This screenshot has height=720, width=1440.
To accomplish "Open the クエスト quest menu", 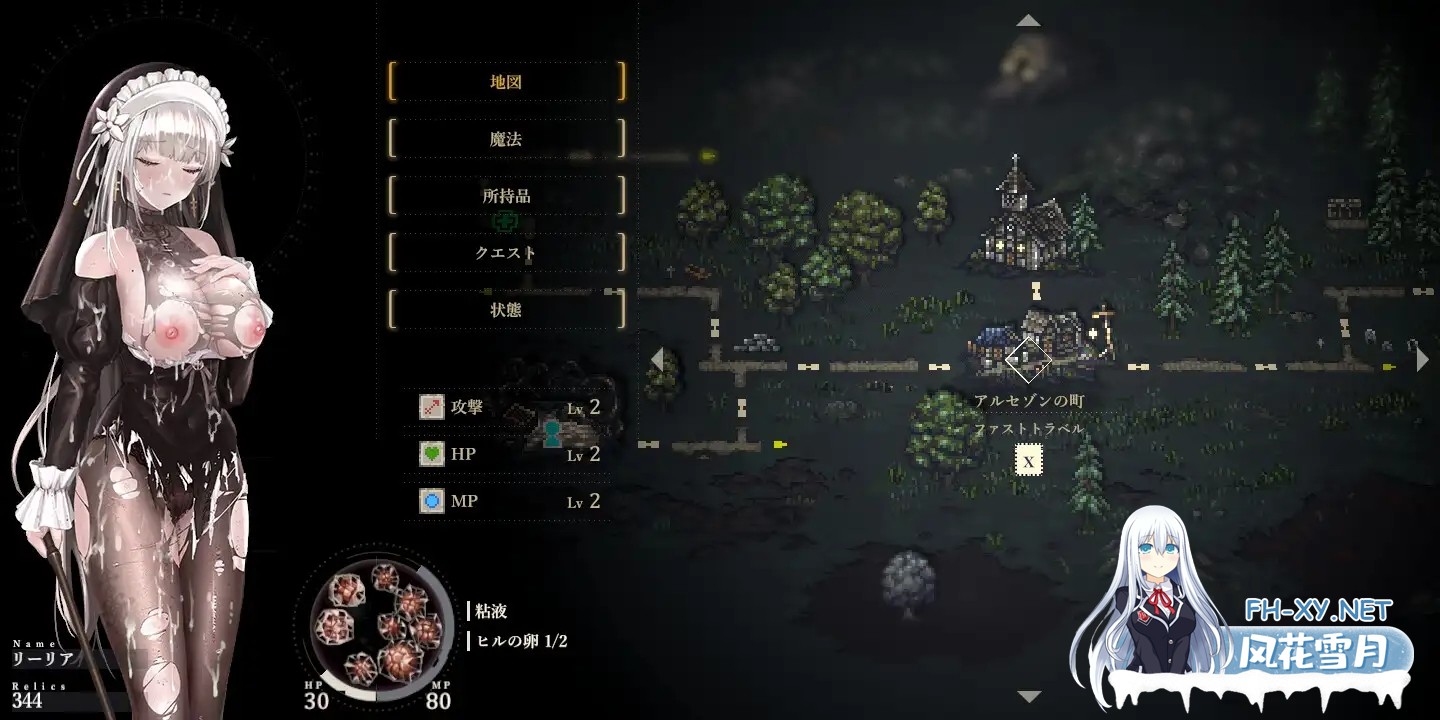I will tap(508, 253).
